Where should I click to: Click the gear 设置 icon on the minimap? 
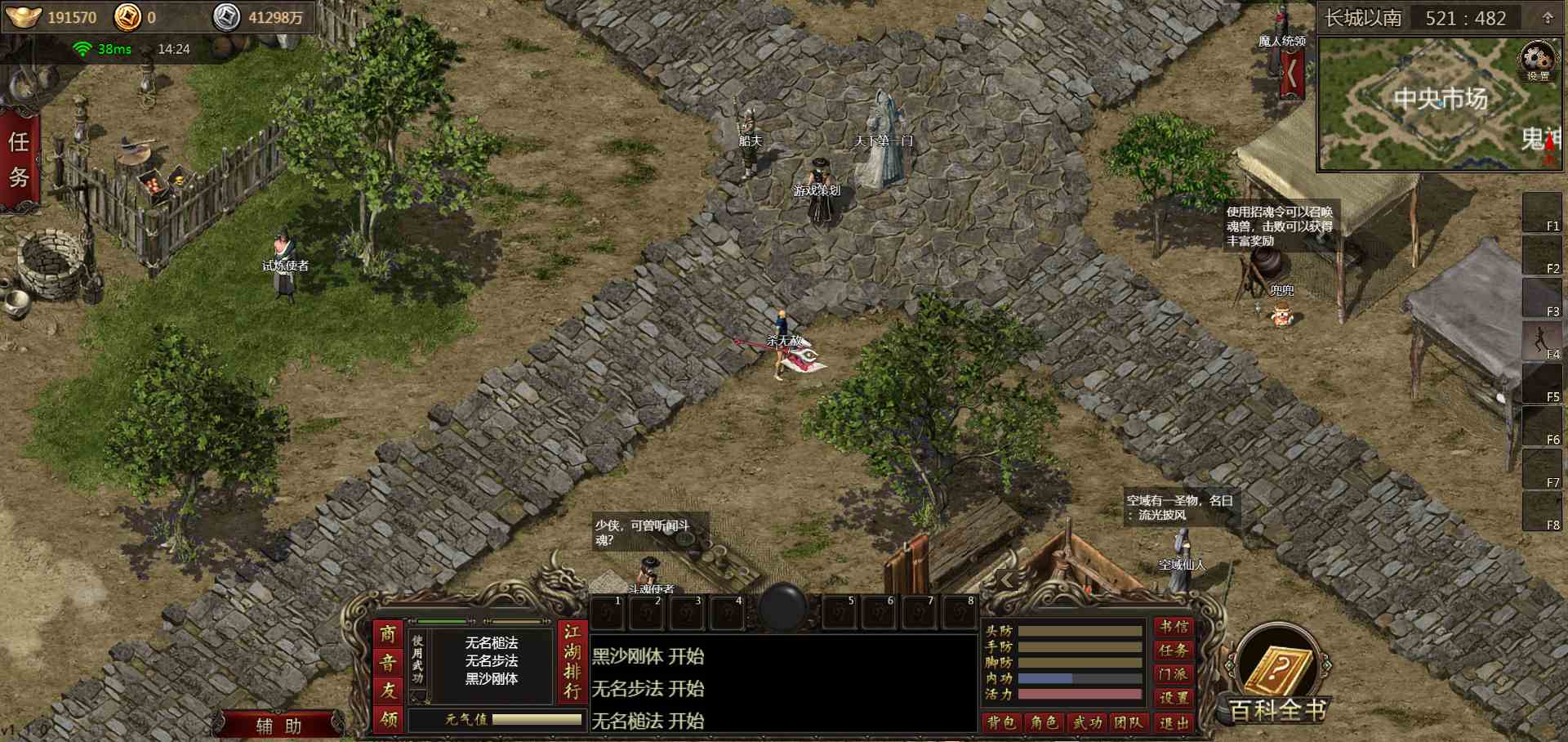pyautogui.click(x=1538, y=62)
